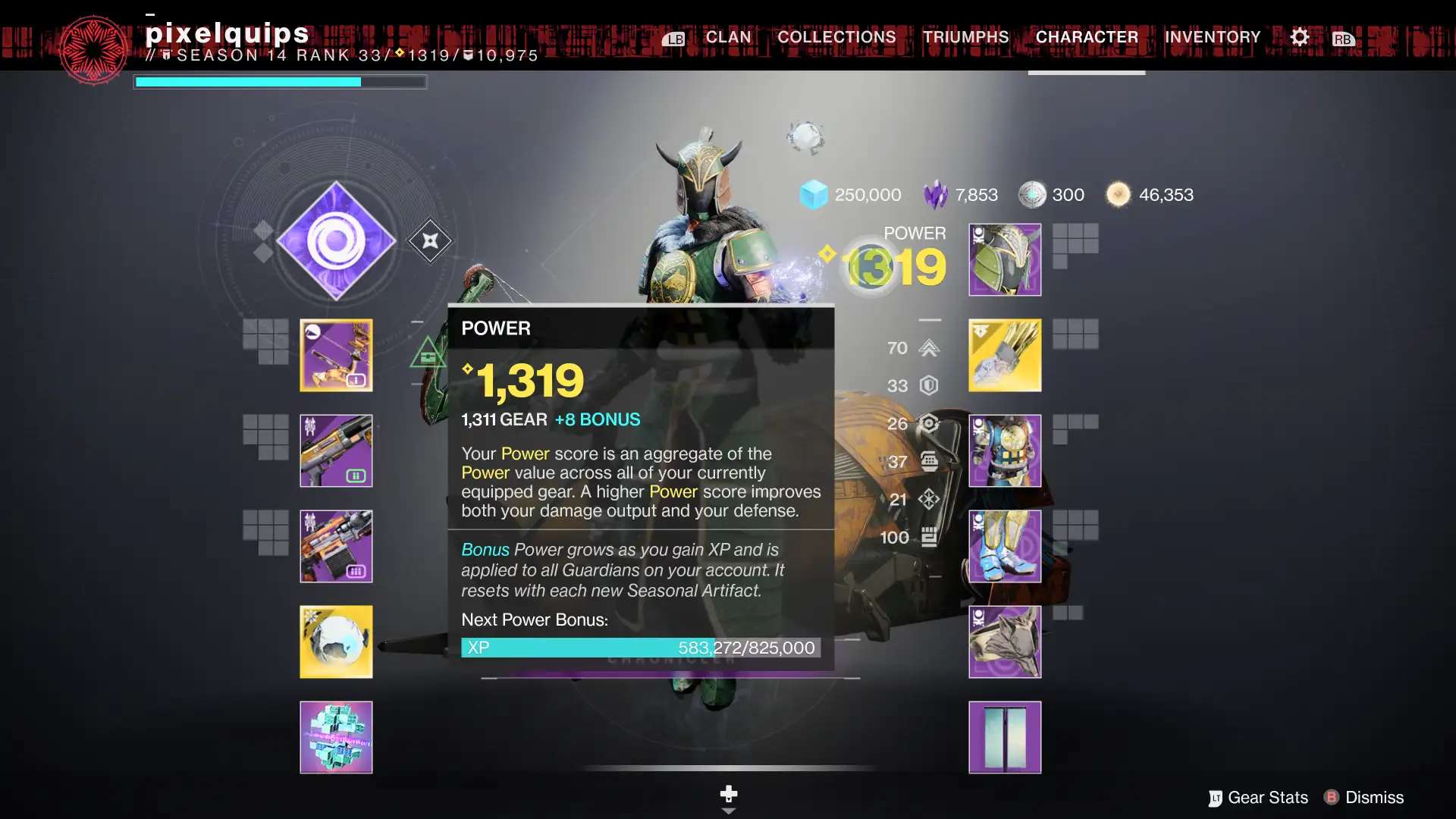Open the settings gear icon
The image size is (1456, 819).
point(1299,36)
